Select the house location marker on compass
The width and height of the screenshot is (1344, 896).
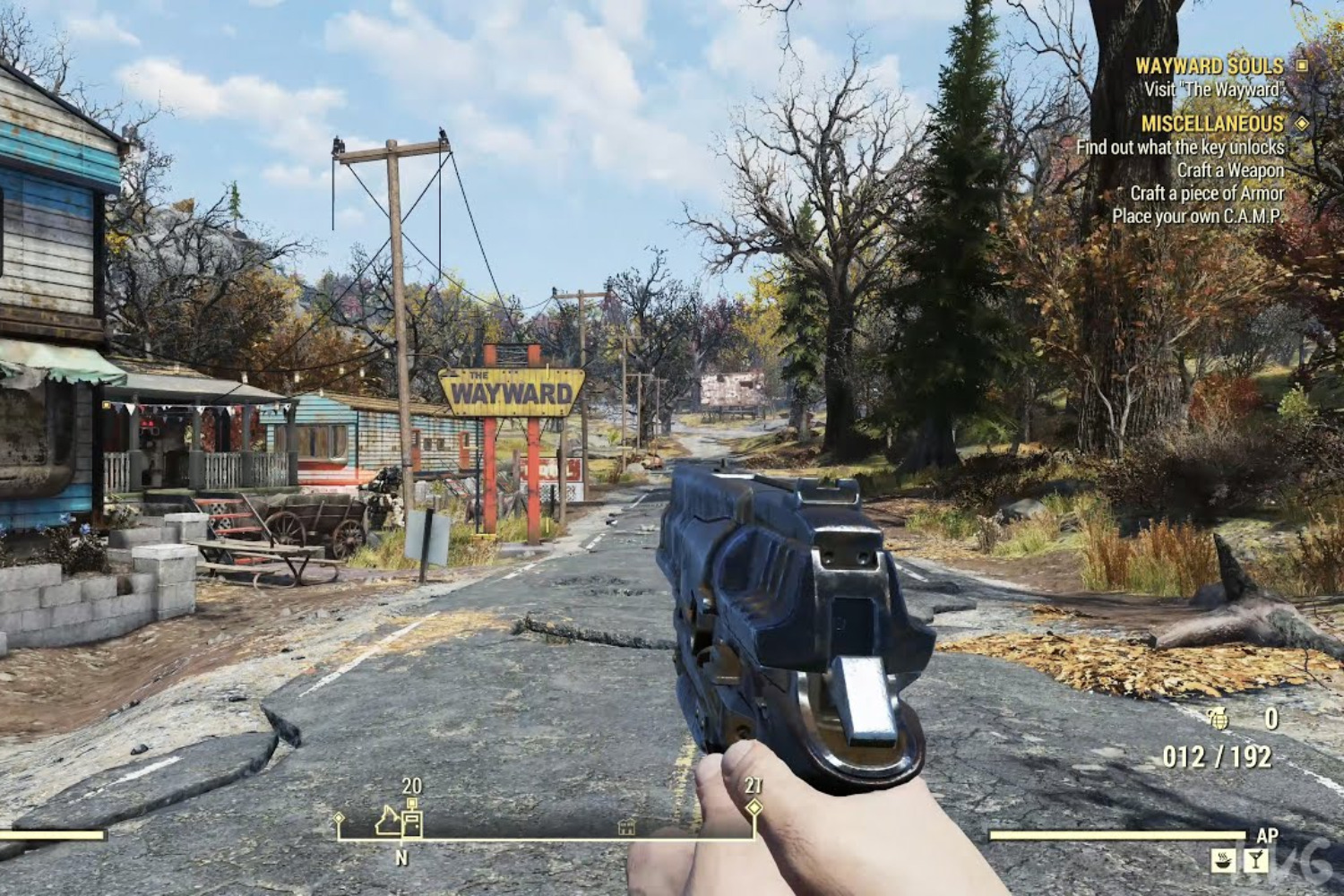626,827
